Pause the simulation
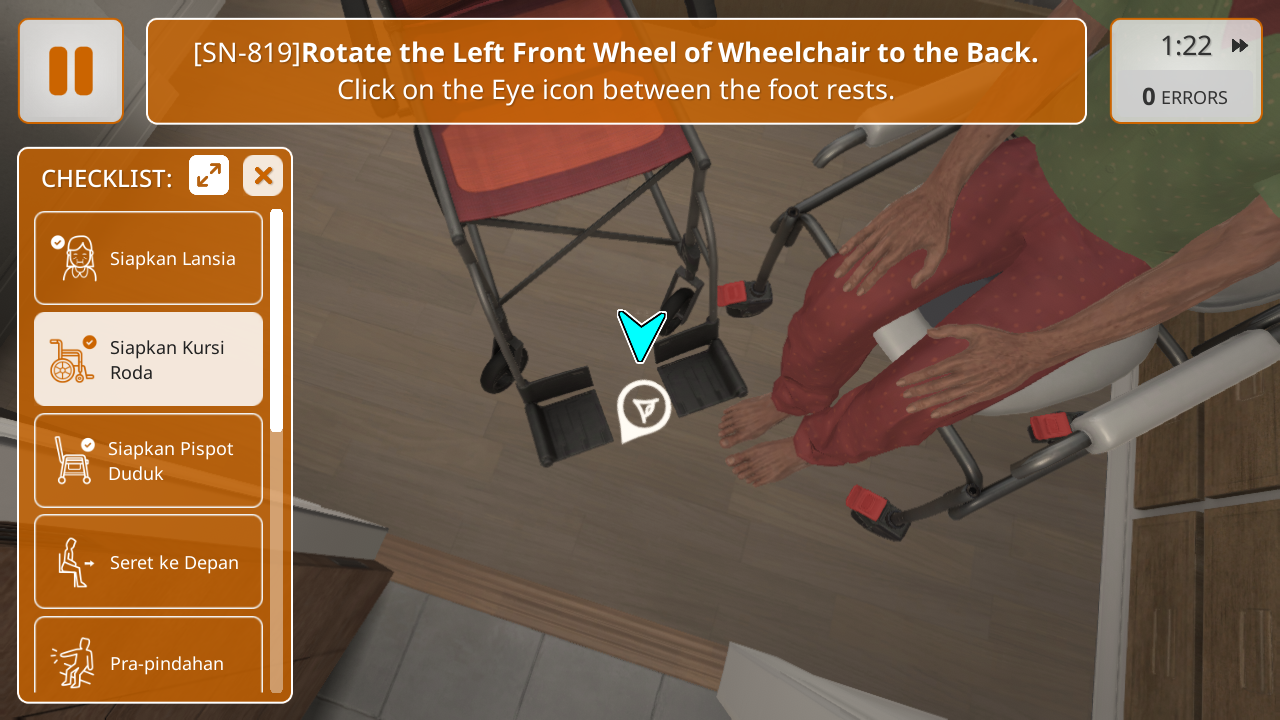 point(71,71)
